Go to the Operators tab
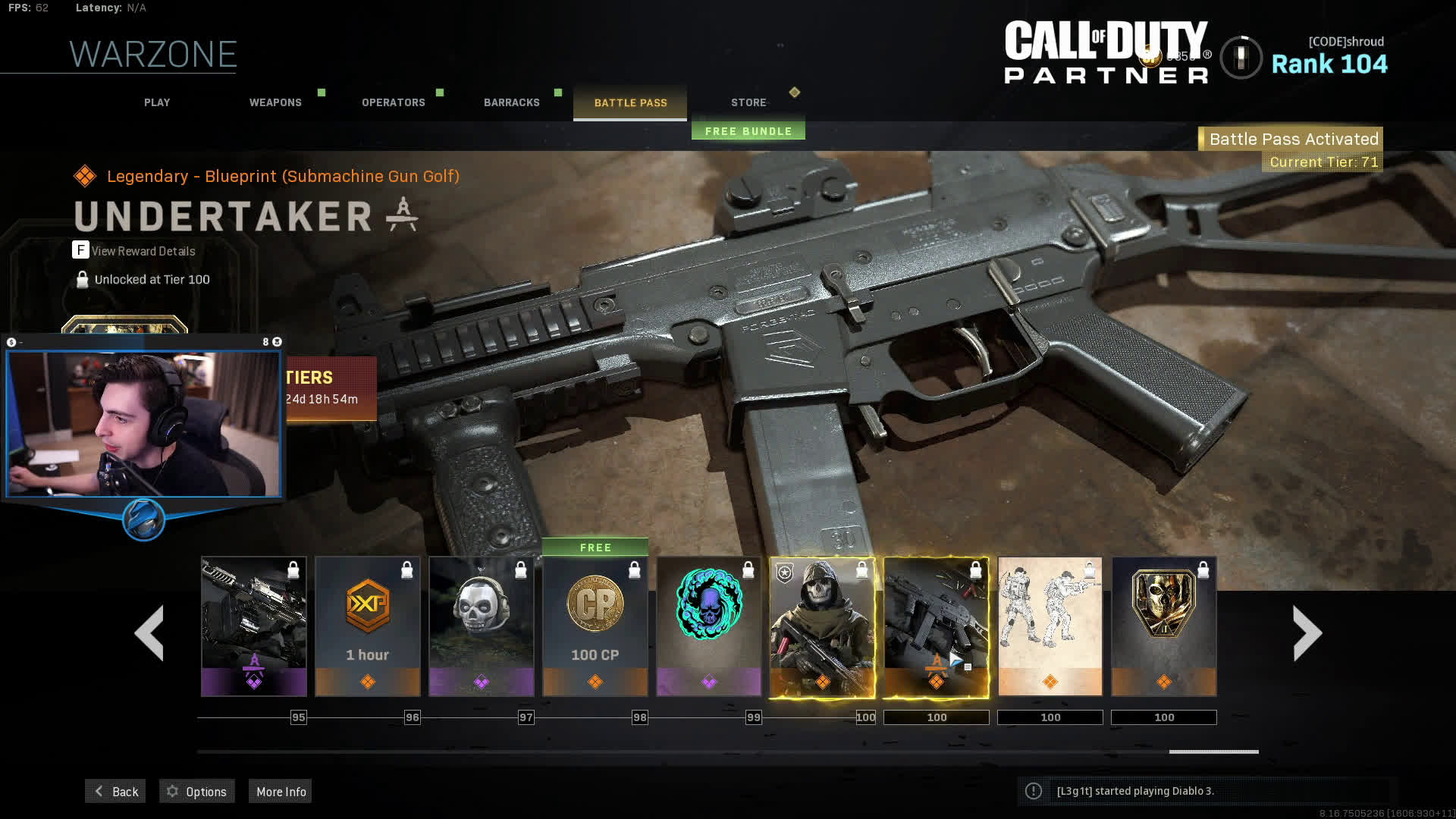The height and width of the screenshot is (819, 1456). (x=393, y=102)
